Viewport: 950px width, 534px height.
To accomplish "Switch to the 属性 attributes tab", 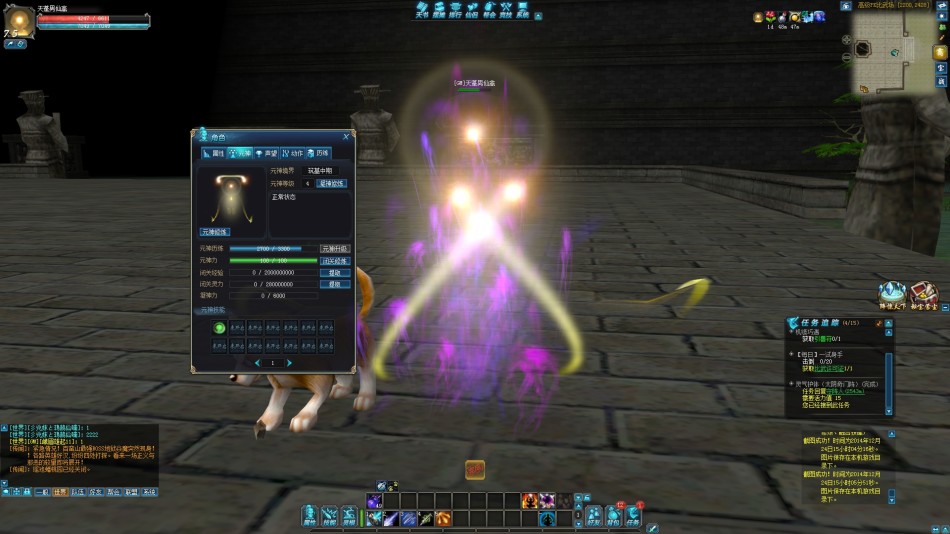I will [x=214, y=153].
